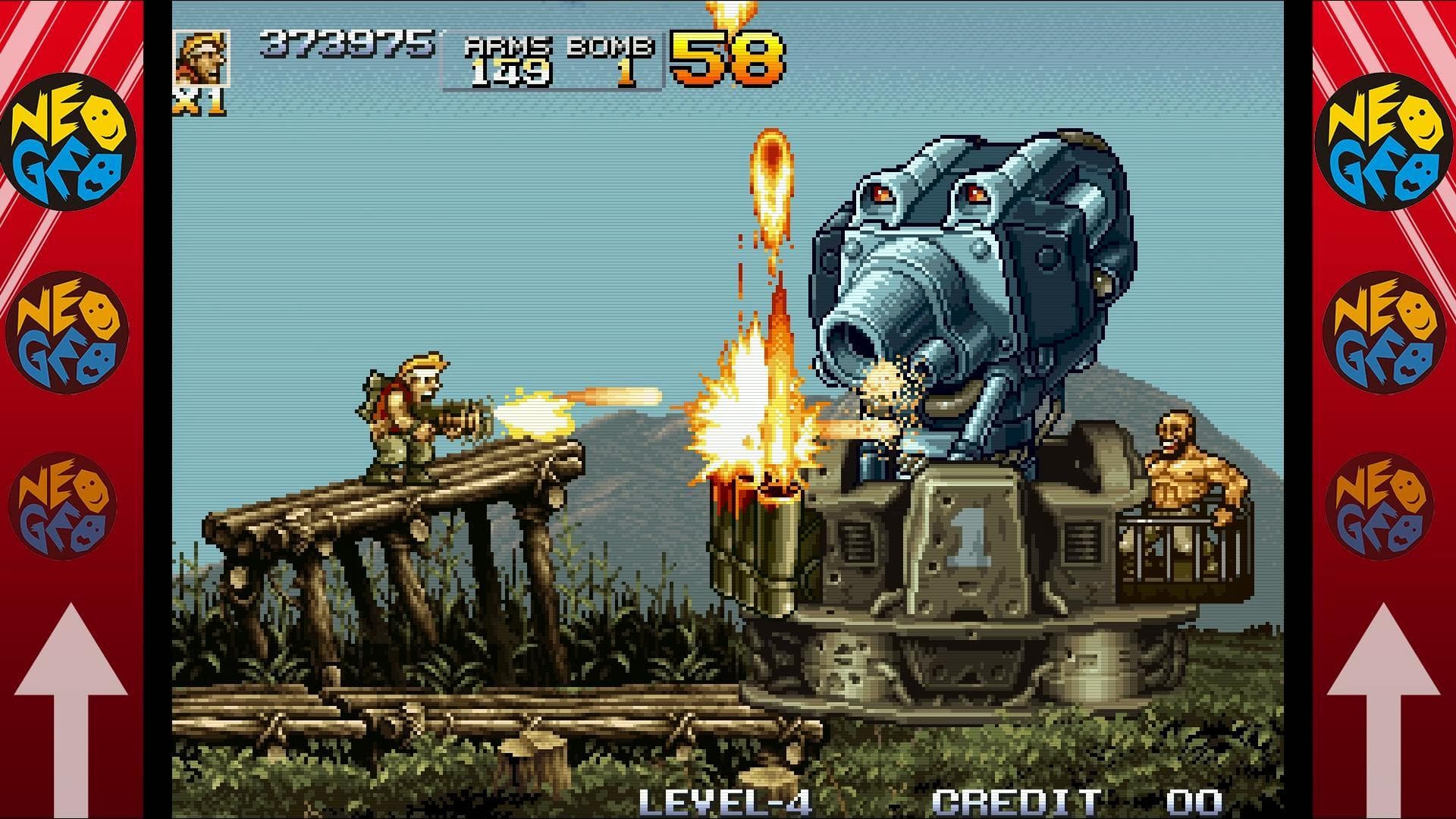This screenshot has height=819, width=1456.
Task: Click the BOMB counter icon in the HUD
Action: [607, 49]
